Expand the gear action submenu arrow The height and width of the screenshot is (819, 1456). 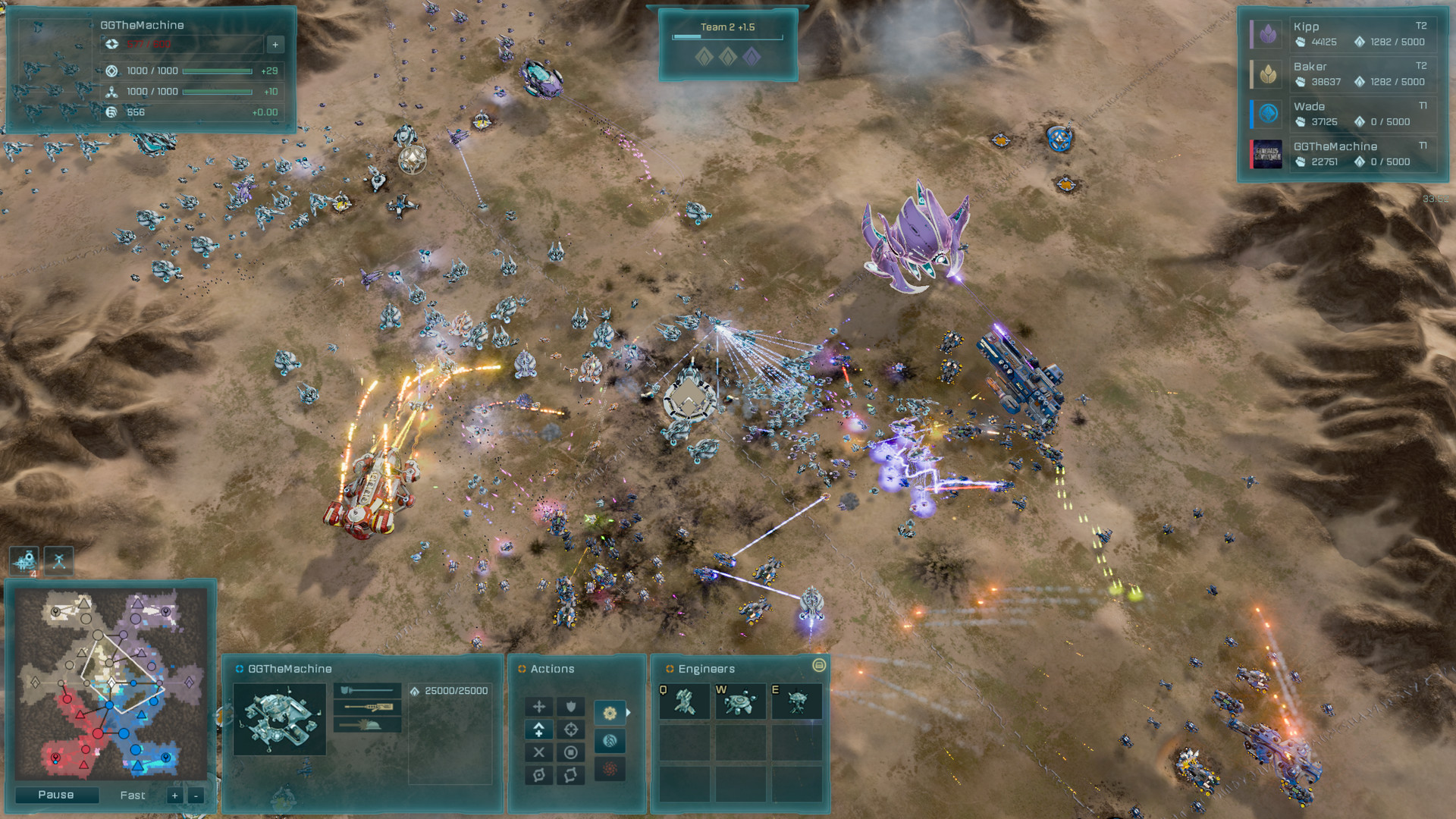coord(629,713)
